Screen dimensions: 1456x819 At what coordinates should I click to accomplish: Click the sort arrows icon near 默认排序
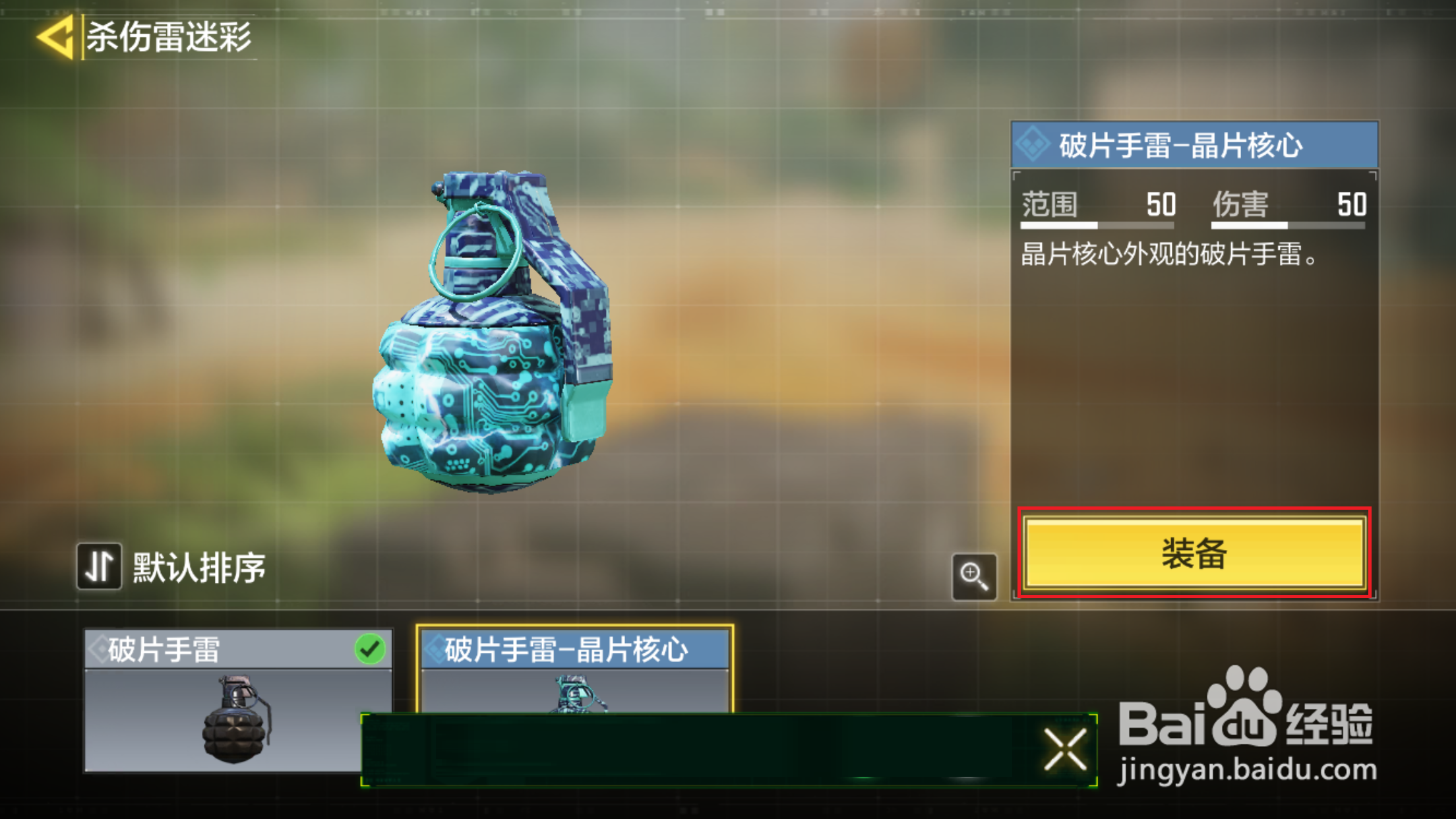point(99,566)
